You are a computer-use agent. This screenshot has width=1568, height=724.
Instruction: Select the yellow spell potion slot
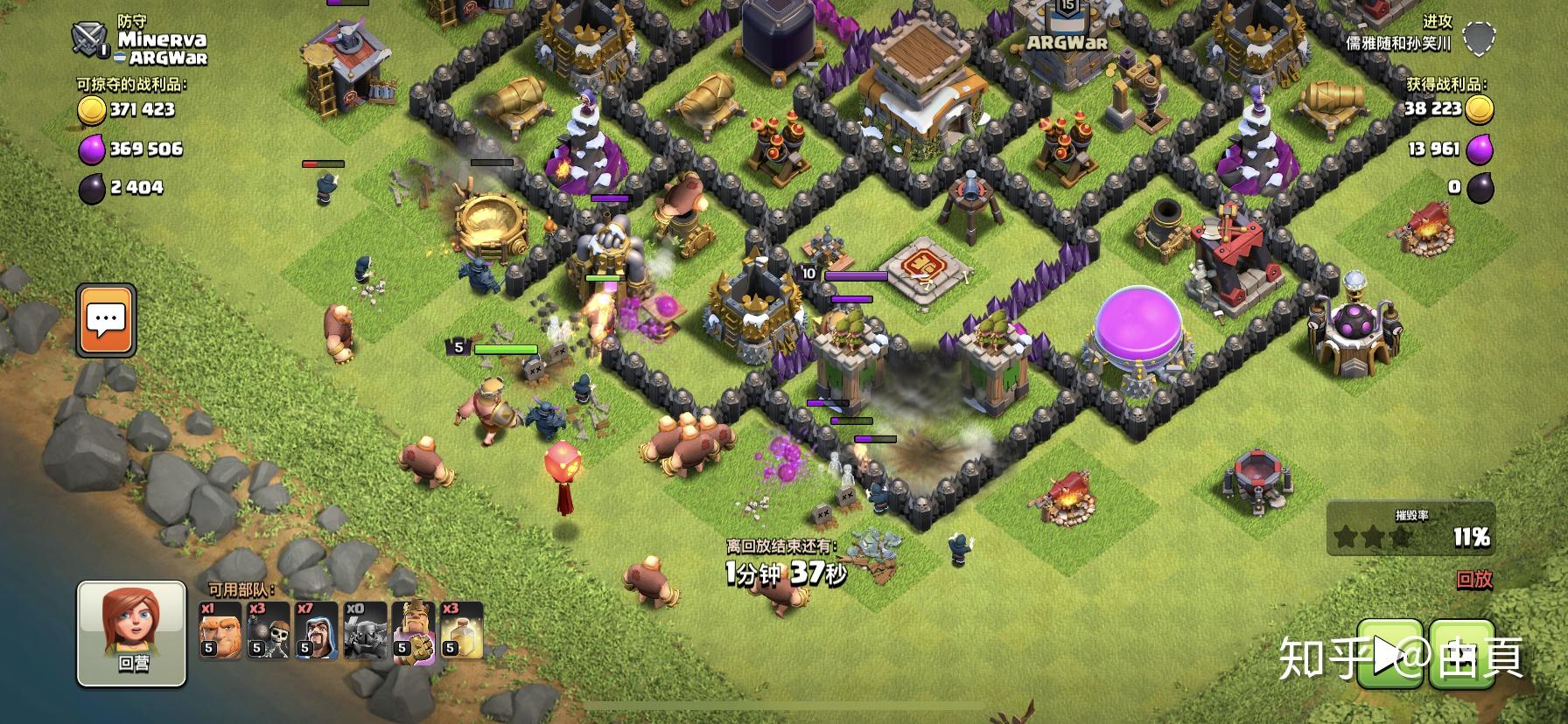tap(461, 630)
